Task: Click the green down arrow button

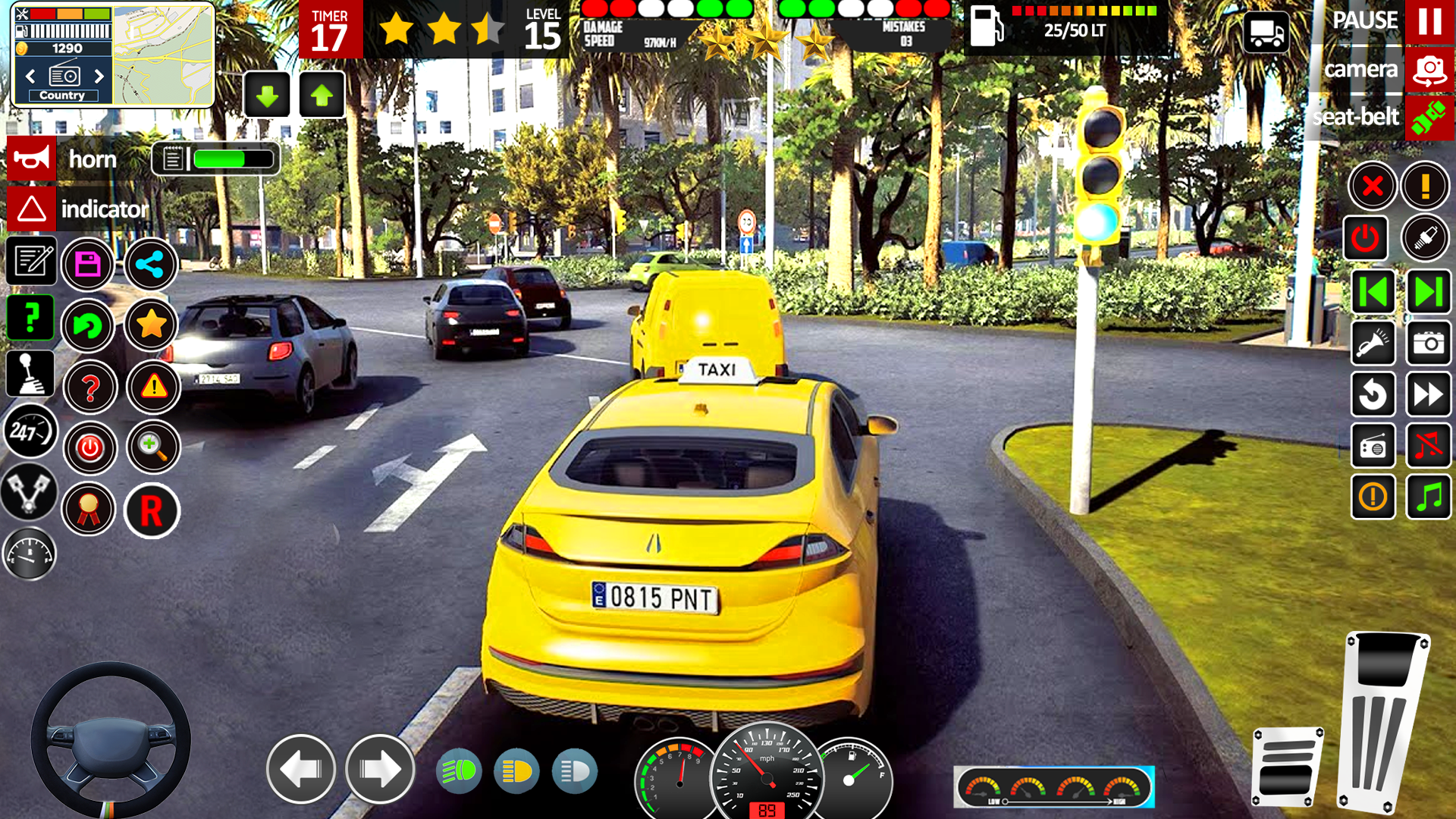Action: (x=267, y=96)
